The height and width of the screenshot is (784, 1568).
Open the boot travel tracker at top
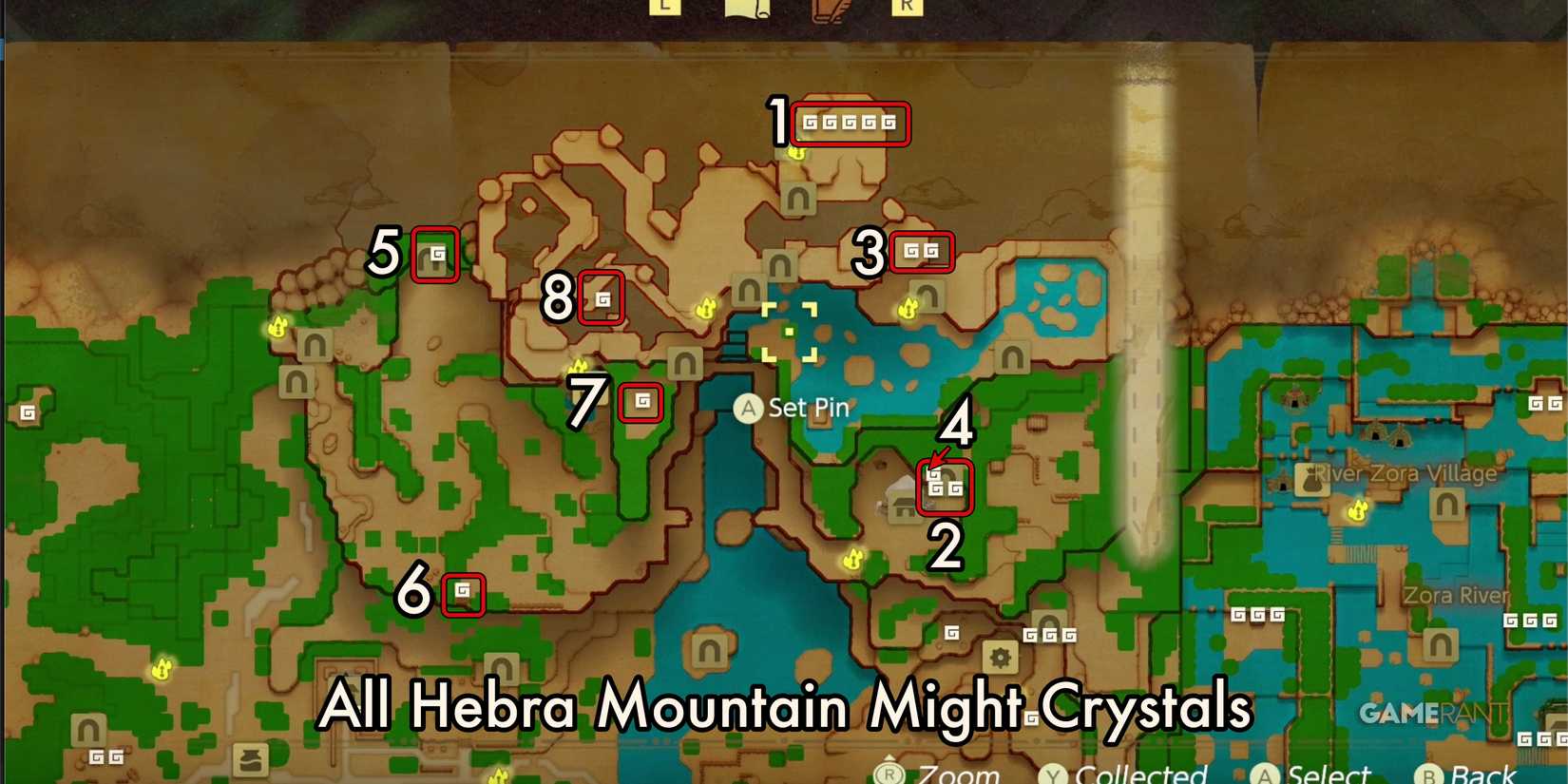829,9
